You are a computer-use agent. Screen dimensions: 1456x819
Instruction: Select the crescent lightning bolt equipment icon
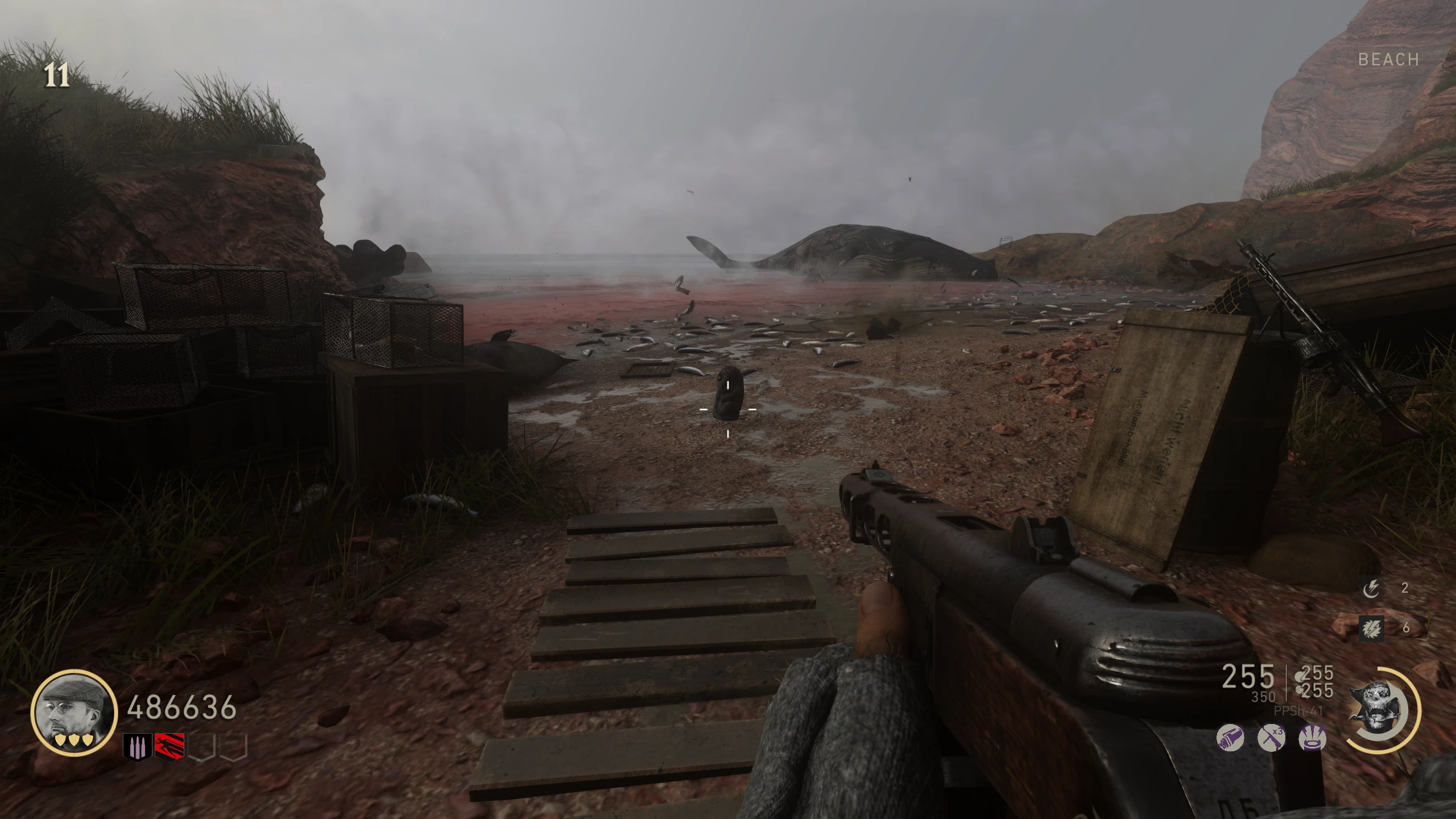[x=1371, y=589]
